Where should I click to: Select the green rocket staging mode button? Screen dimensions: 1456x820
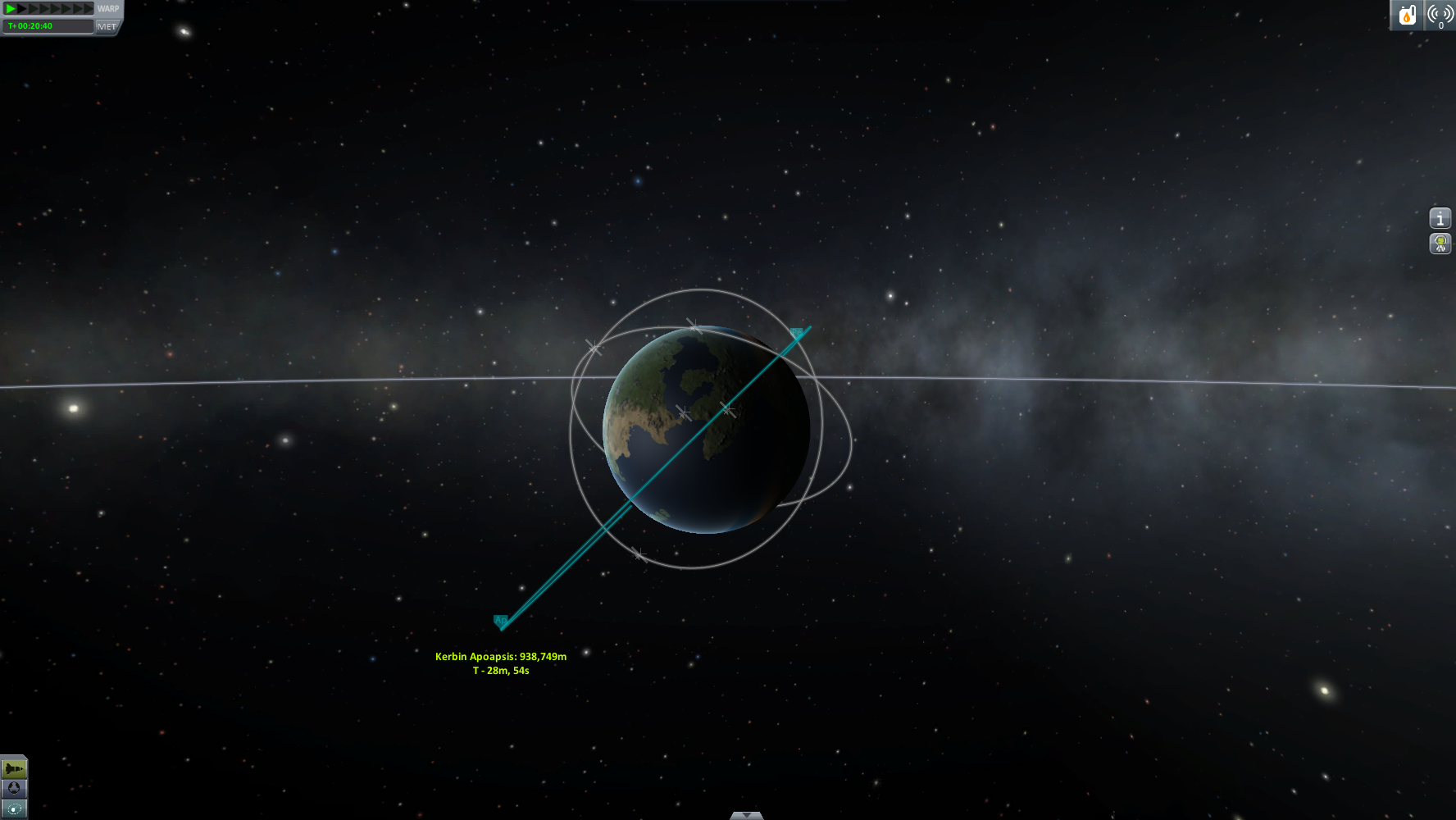(x=14, y=768)
